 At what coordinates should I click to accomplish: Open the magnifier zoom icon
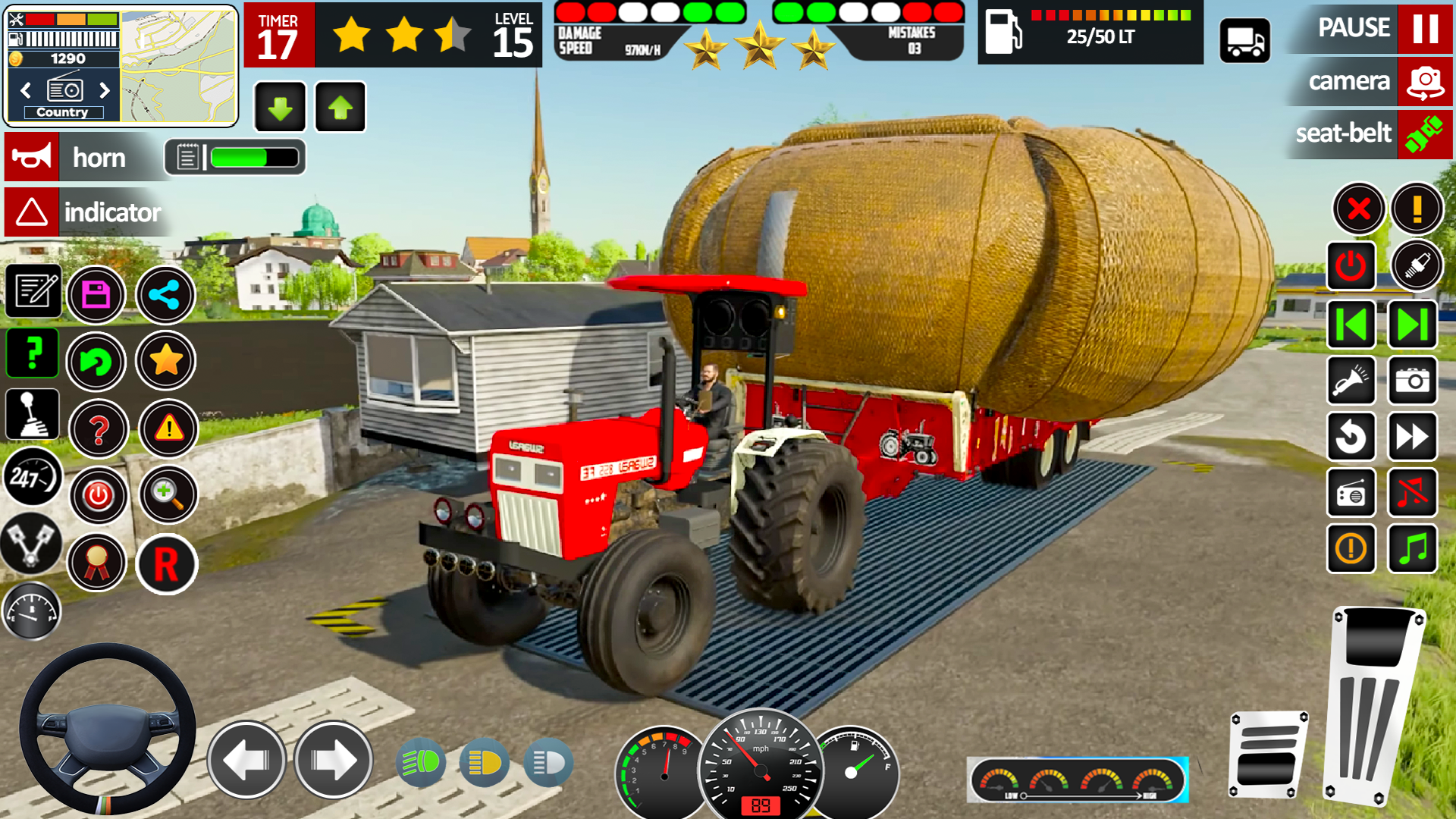point(168,495)
